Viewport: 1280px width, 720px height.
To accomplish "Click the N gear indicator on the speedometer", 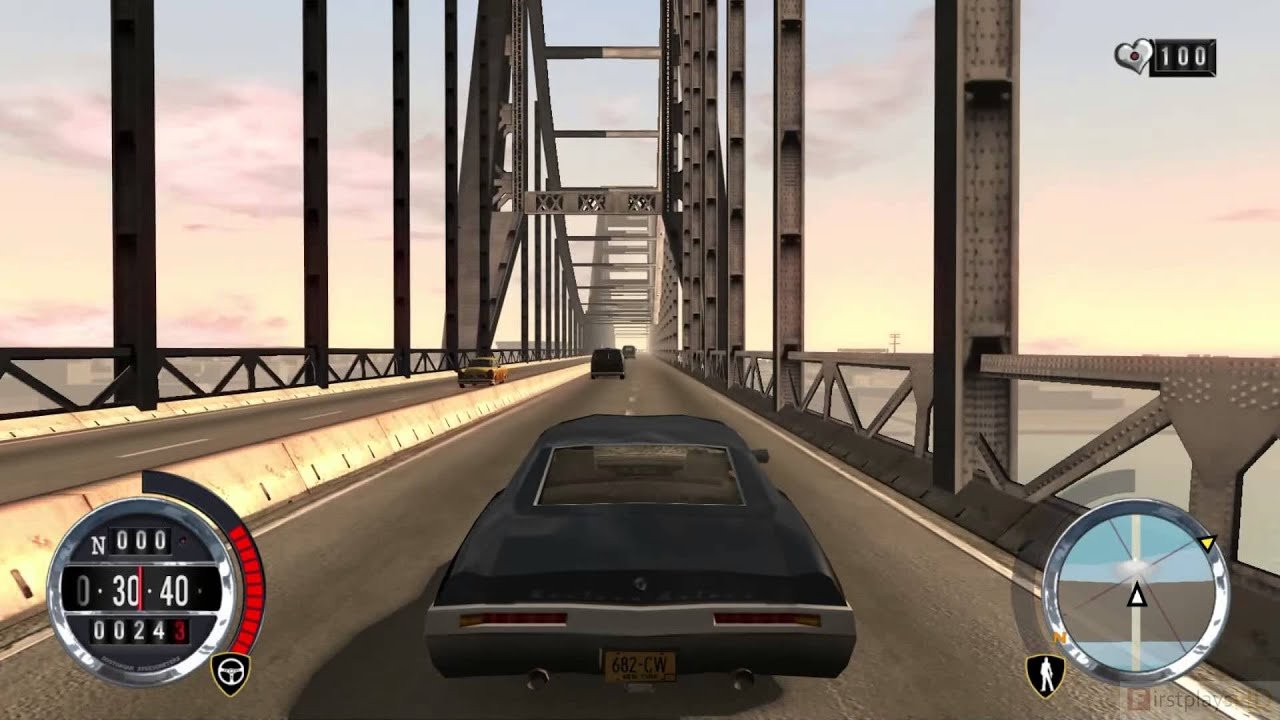I will click(98, 542).
